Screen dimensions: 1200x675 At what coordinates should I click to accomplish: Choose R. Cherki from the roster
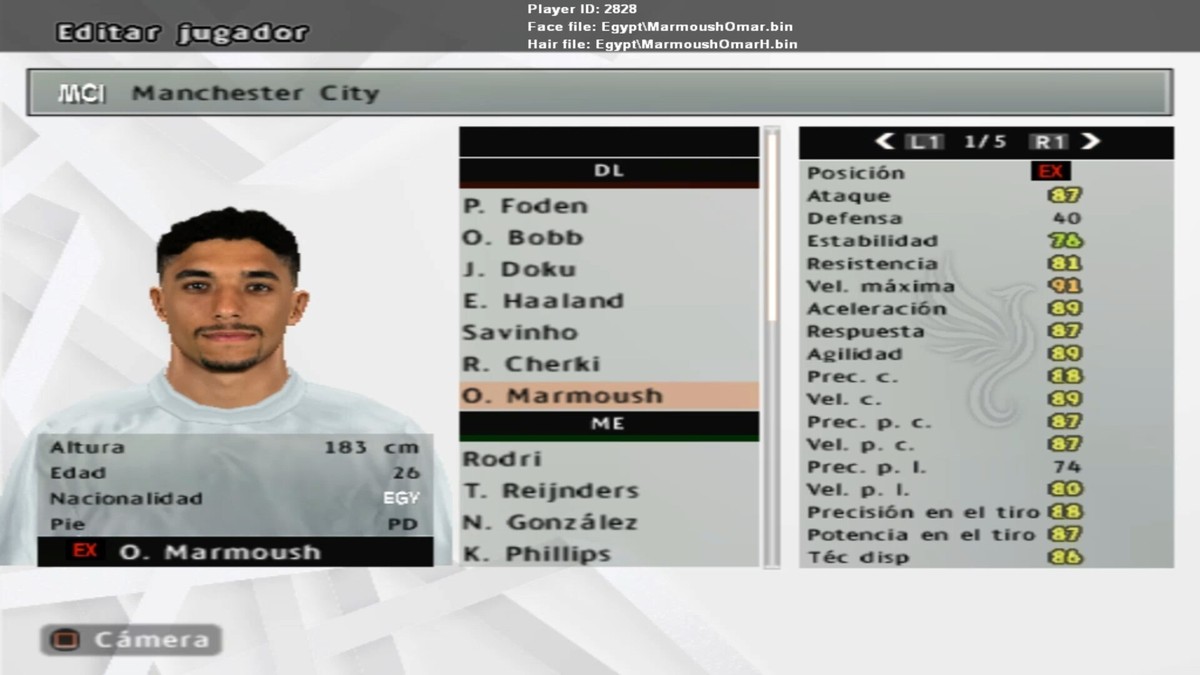click(608, 364)
